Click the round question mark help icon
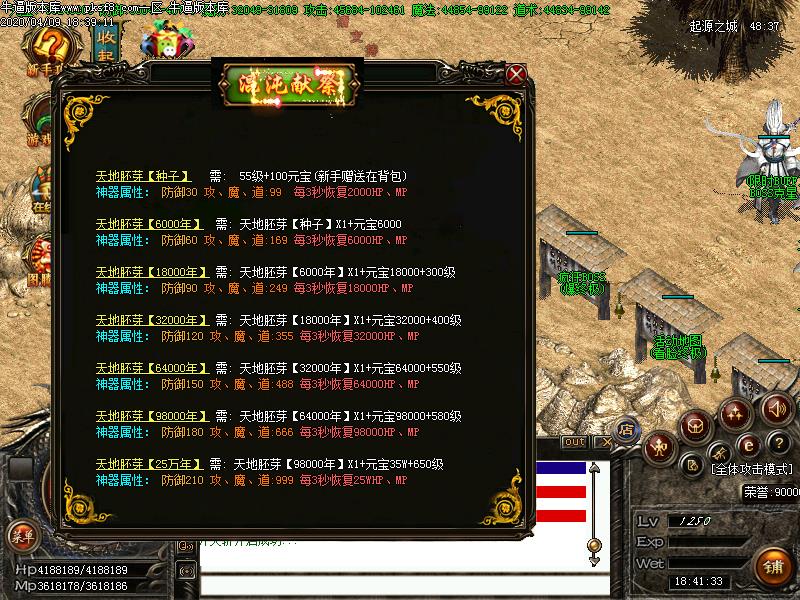This screenshot has width=800, height=600. pos(780,442)
